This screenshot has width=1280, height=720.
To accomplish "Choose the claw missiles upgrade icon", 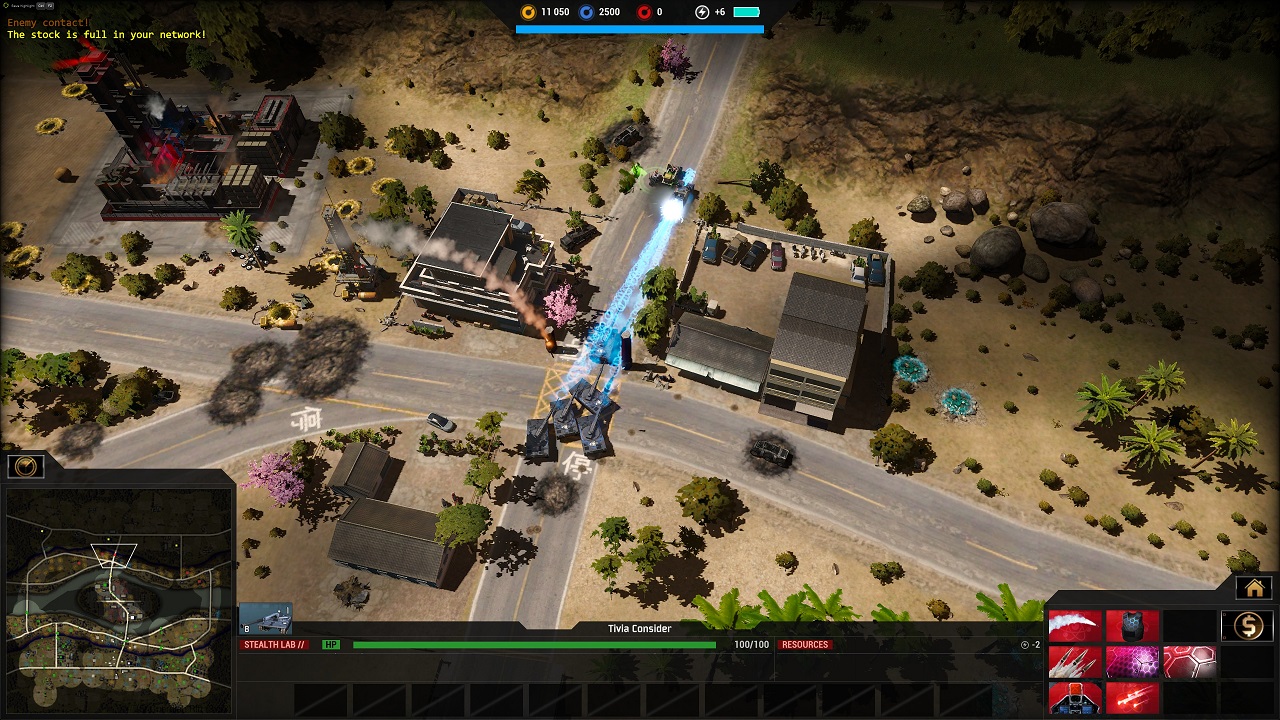I will pos(1074,661).
